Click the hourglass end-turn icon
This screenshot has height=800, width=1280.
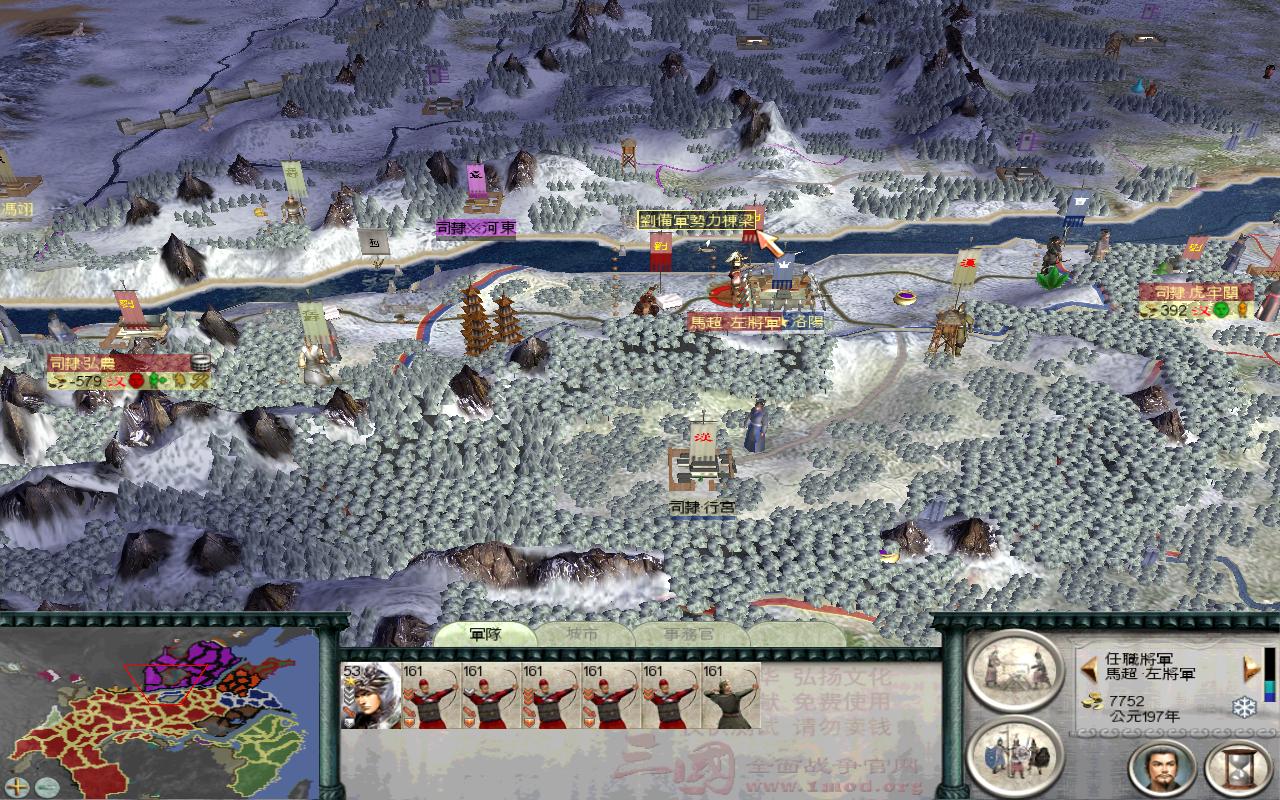1237,767
